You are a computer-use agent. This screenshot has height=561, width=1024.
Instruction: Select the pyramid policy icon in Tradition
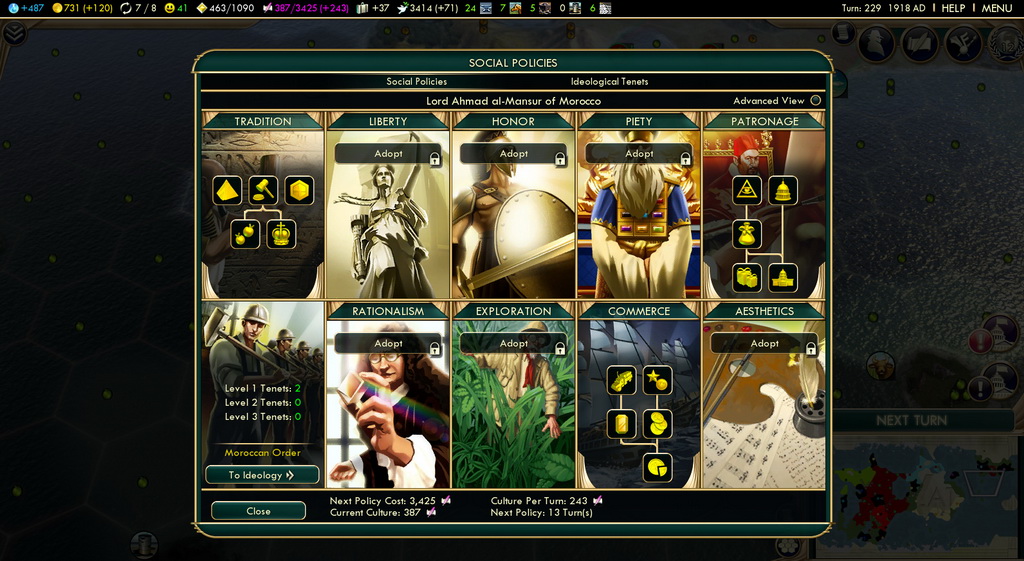[x=227, y=190]
